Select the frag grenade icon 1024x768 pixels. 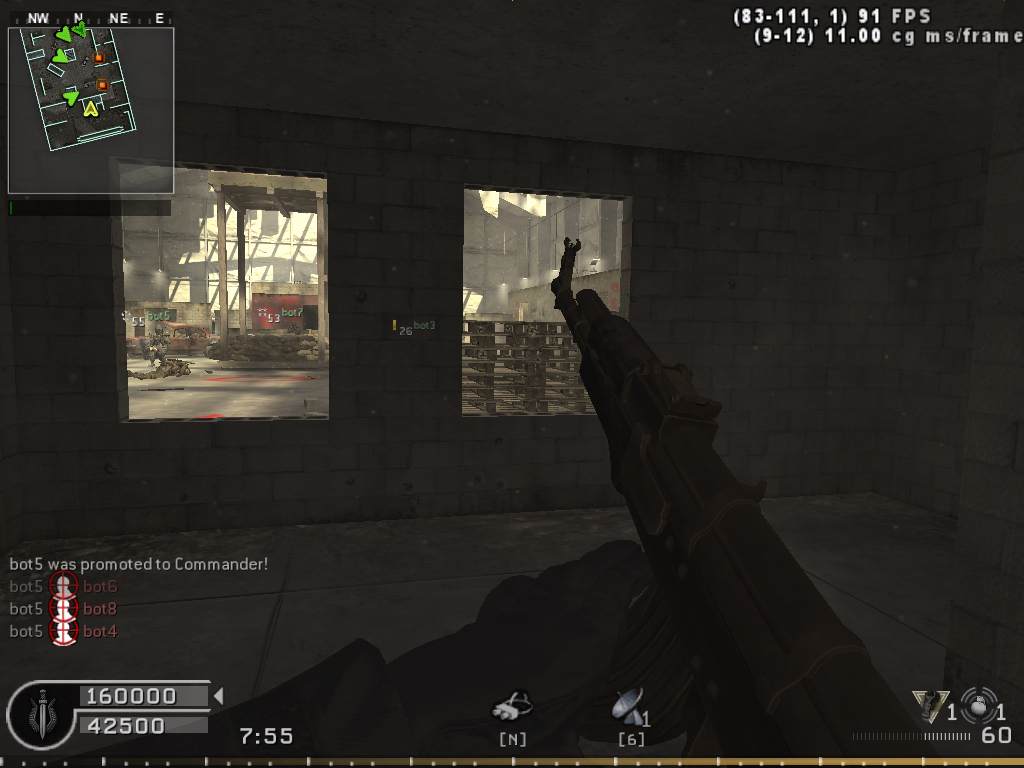tap(978, 703)
